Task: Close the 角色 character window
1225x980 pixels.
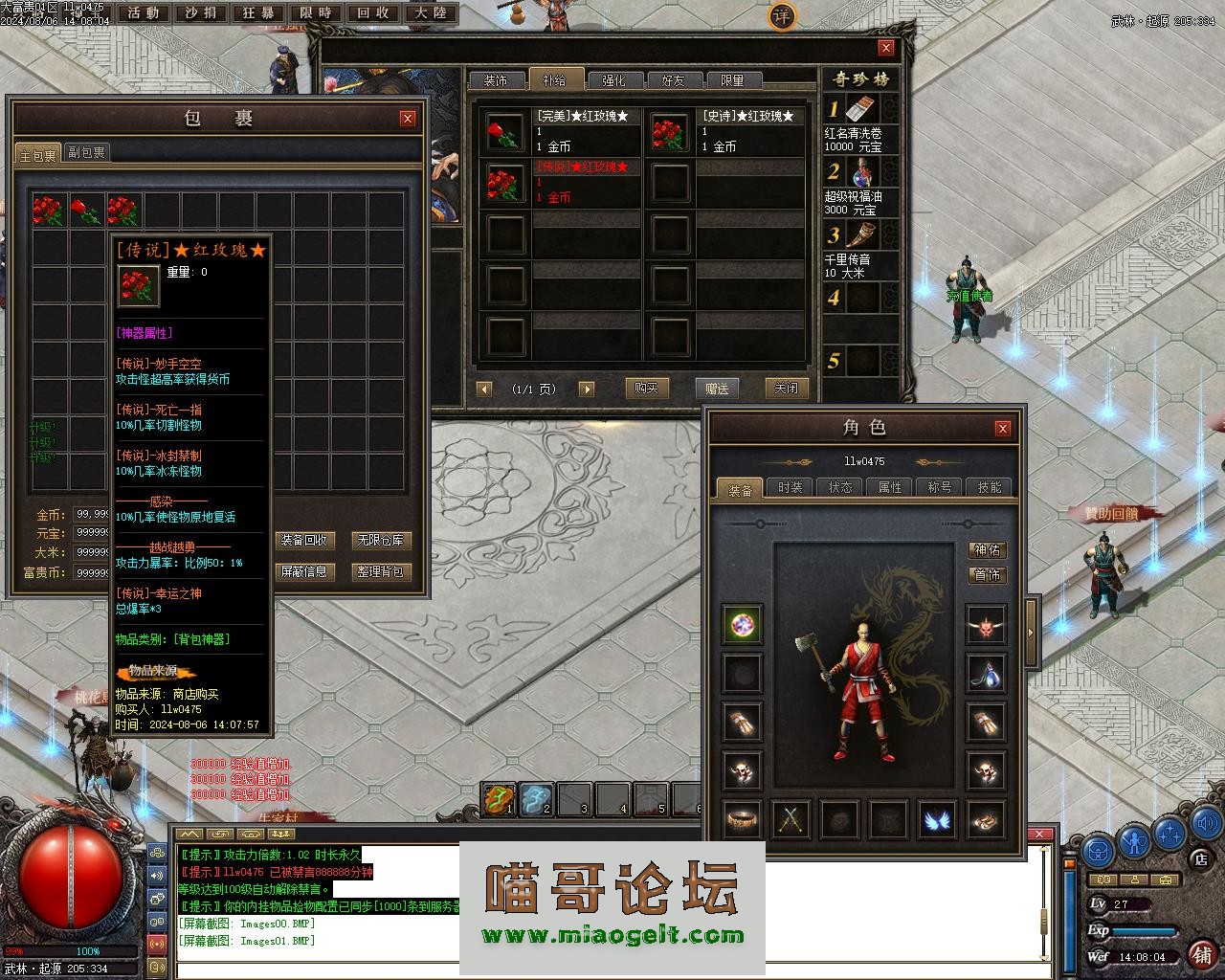Action: pyautogui.click(x=1002, y=428)
